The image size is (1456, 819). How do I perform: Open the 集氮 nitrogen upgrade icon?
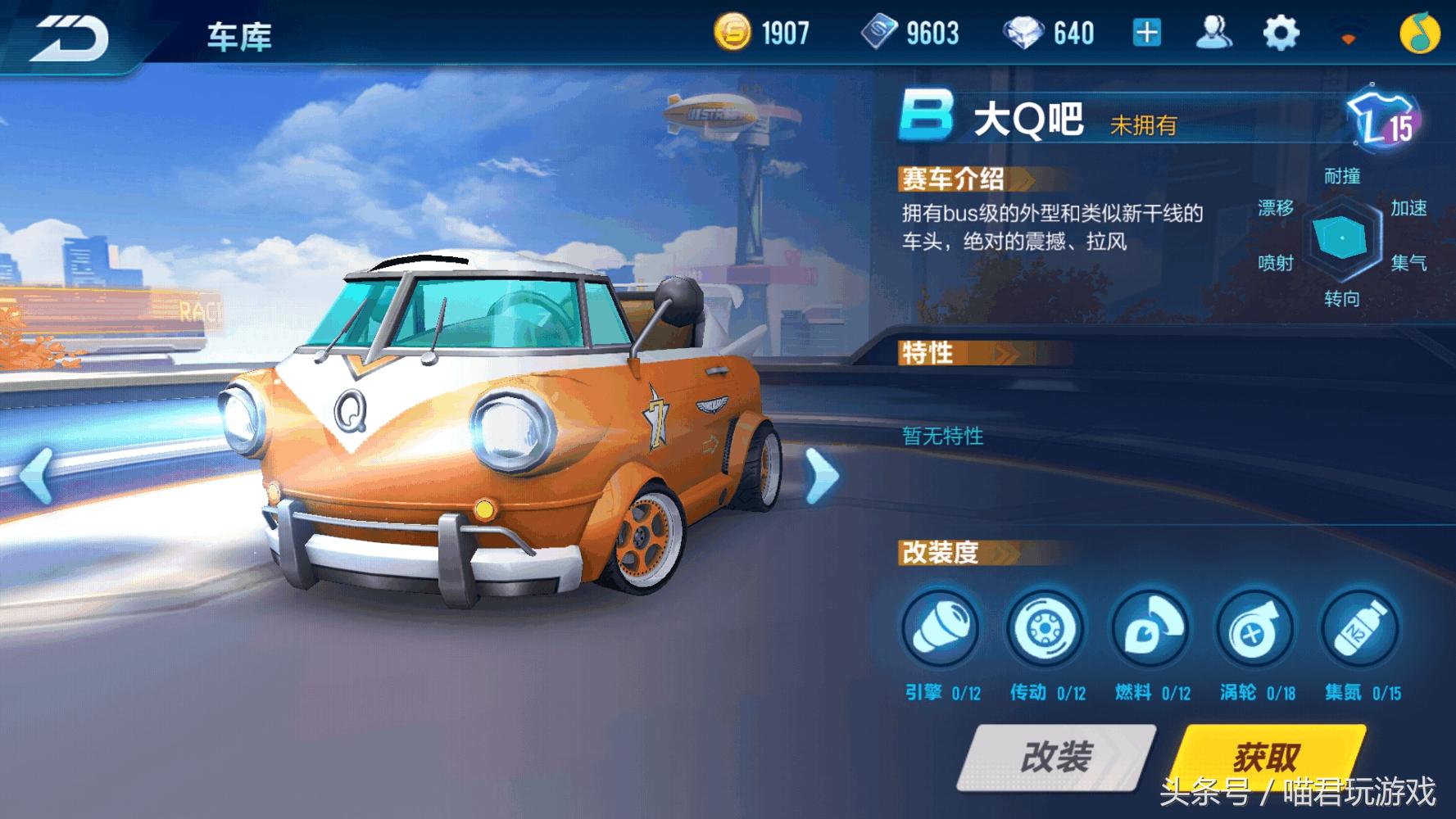[x=1361, y=629]
